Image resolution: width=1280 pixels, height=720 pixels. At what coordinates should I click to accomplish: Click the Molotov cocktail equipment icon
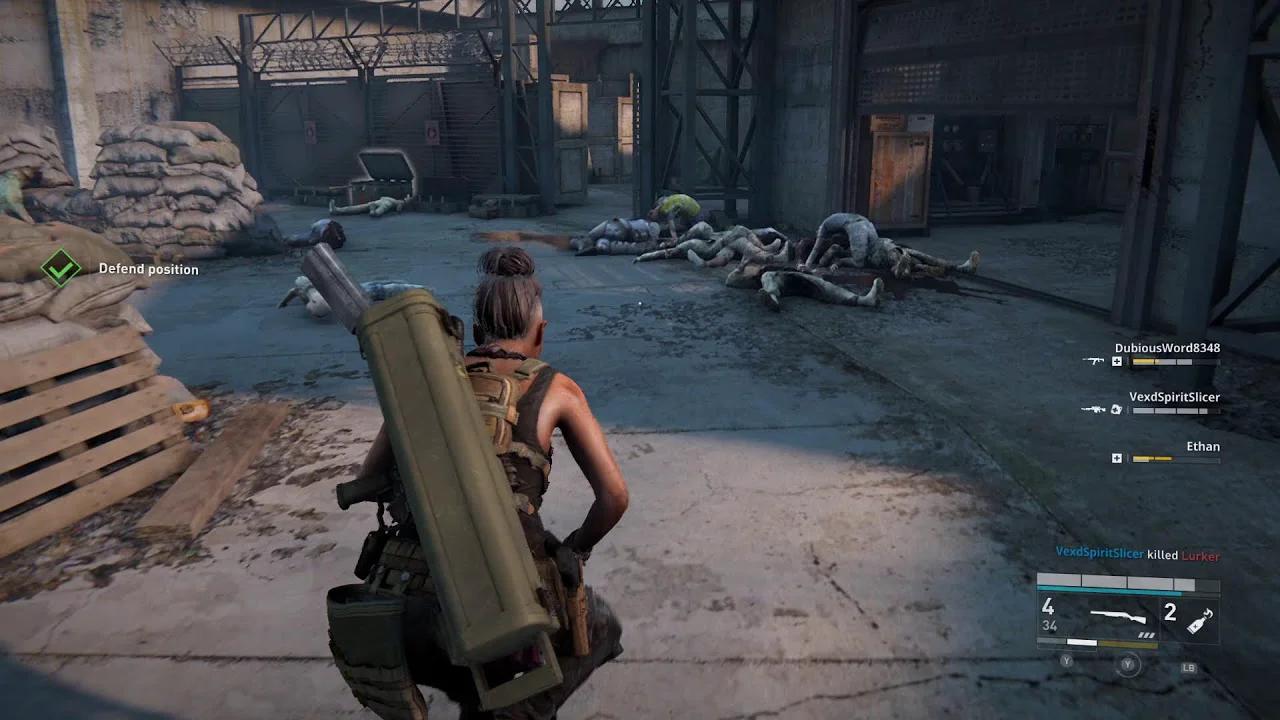tap(1200, 622)
